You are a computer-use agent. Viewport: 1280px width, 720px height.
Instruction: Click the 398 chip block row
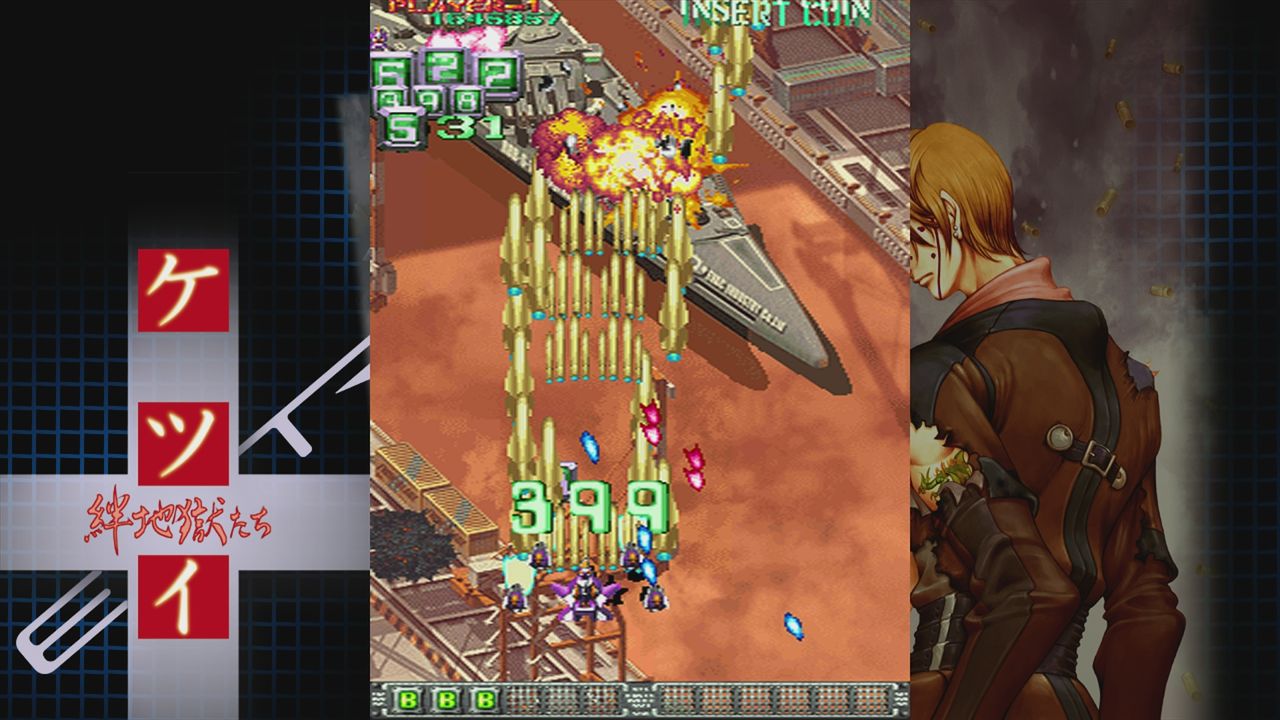[x=428, y=98]
